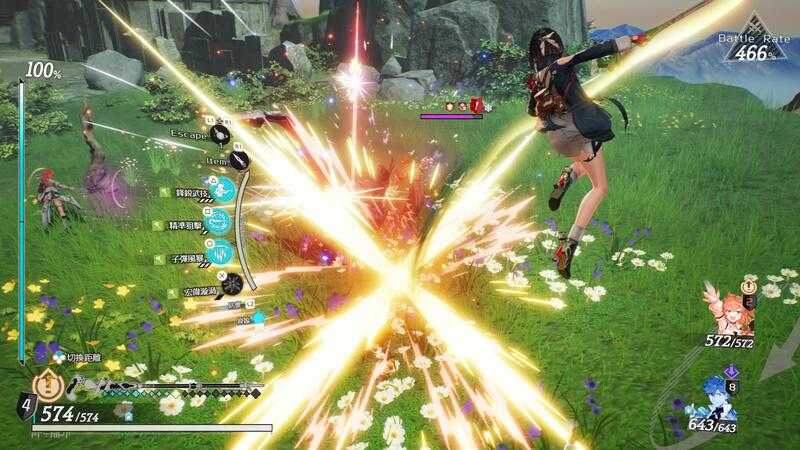
Task: Switch to the blue-haired party member portrait
Action: click(x=716, y=400)
